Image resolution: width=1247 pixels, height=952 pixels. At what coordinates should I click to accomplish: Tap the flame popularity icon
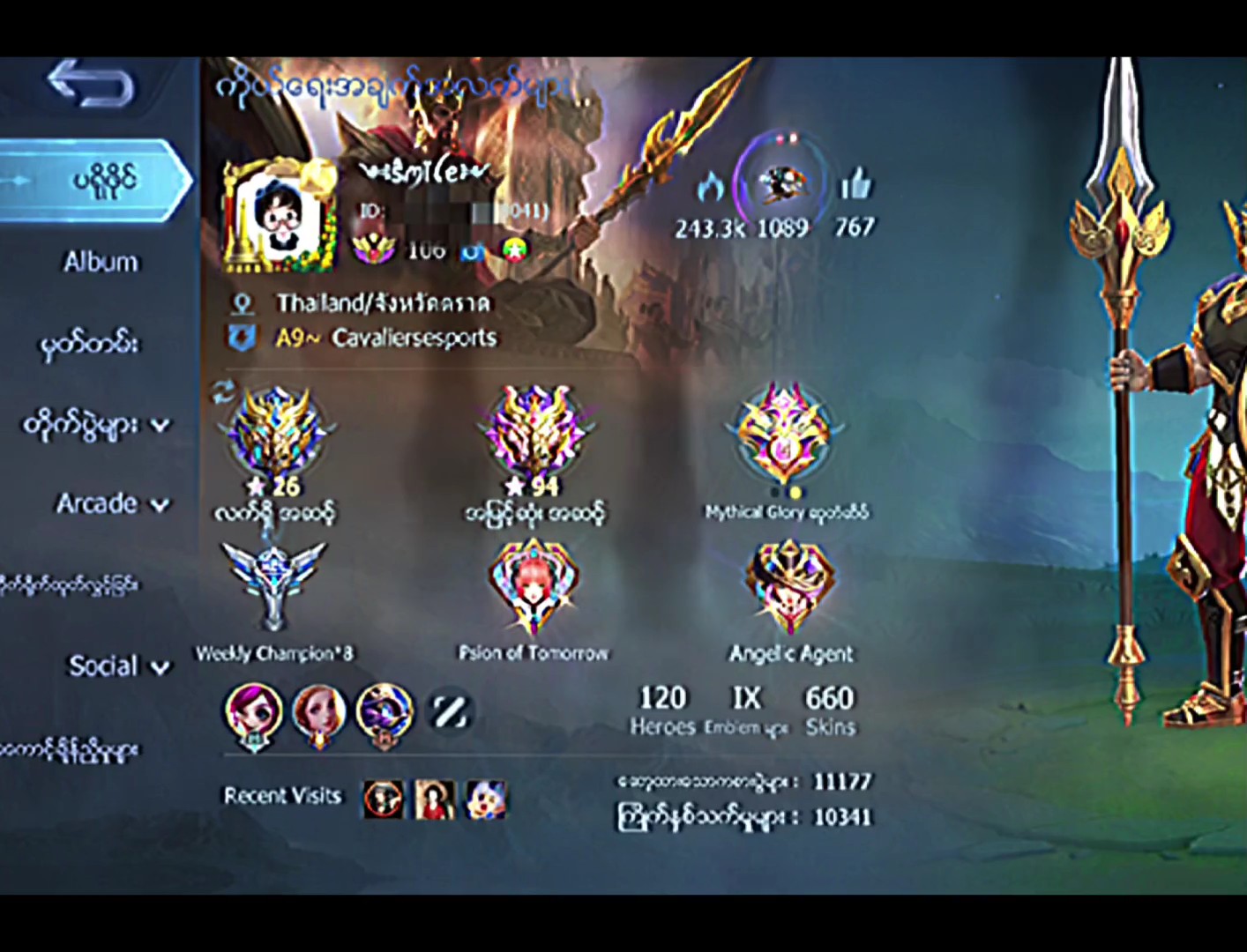710,188
